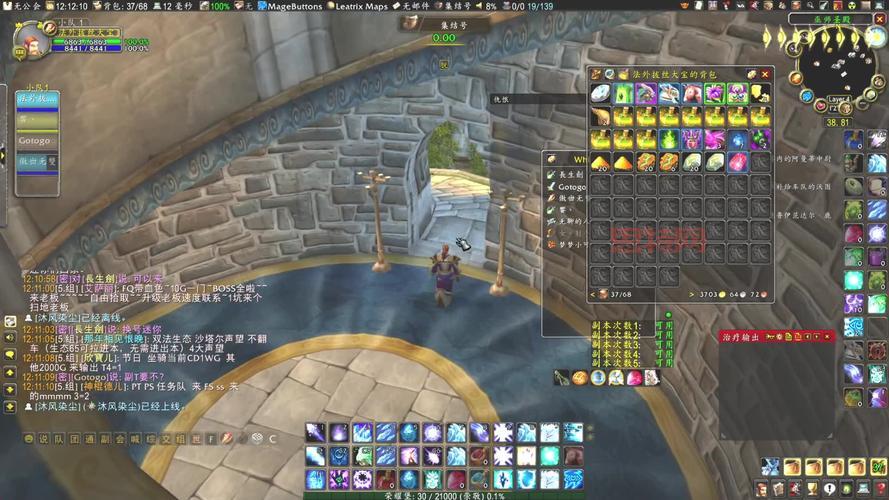Click the first spell on the bottom action bar
This screenshot has width=889, height=500.
tap(315, 432)
